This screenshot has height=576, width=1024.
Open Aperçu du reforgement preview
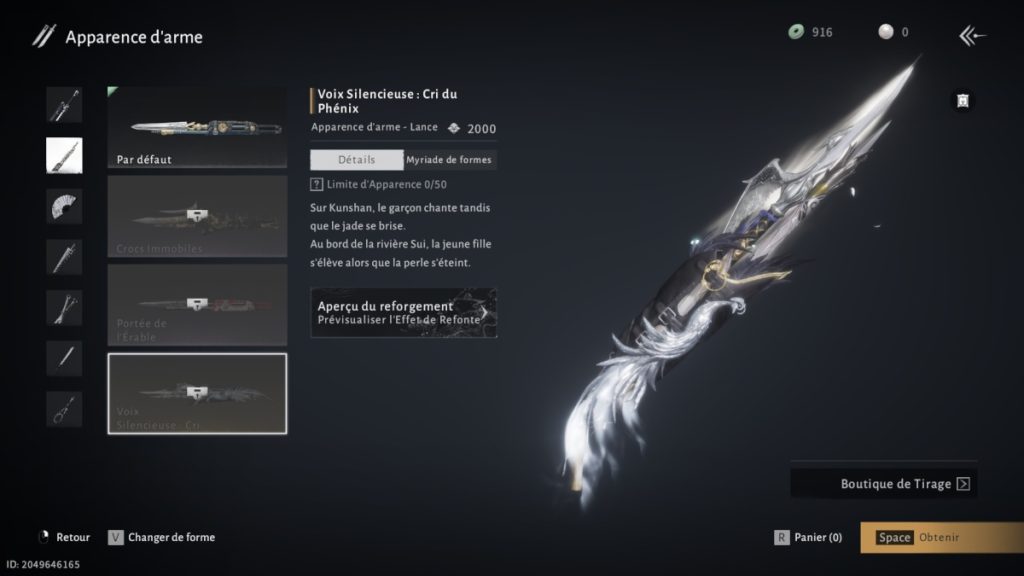tap(403, 312)
